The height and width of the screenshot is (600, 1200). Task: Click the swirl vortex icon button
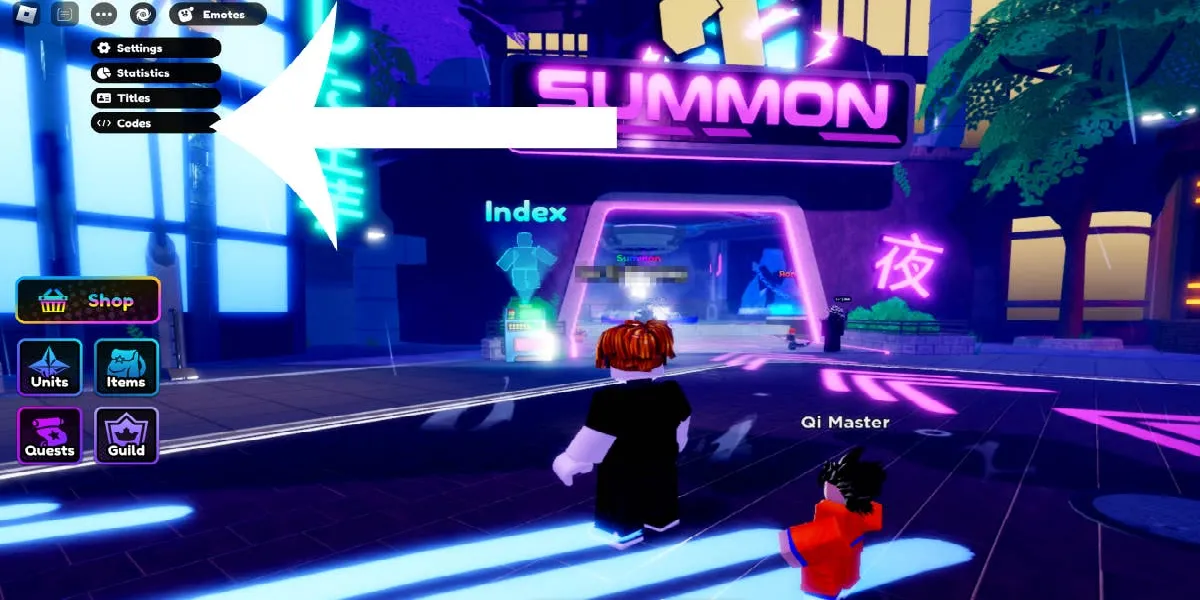(x=142, y=14)
